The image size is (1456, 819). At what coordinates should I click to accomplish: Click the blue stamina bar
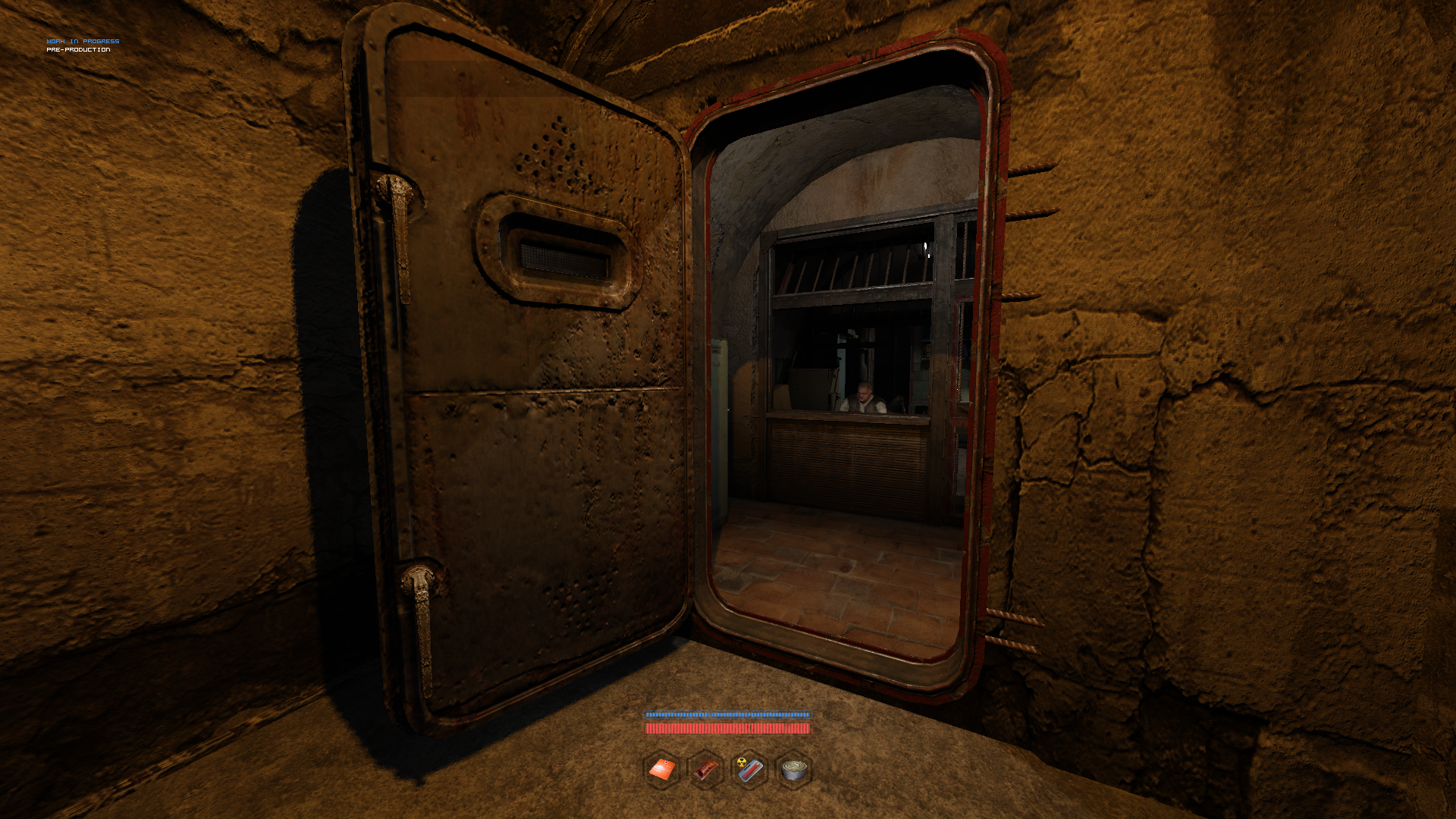[728, 714]
